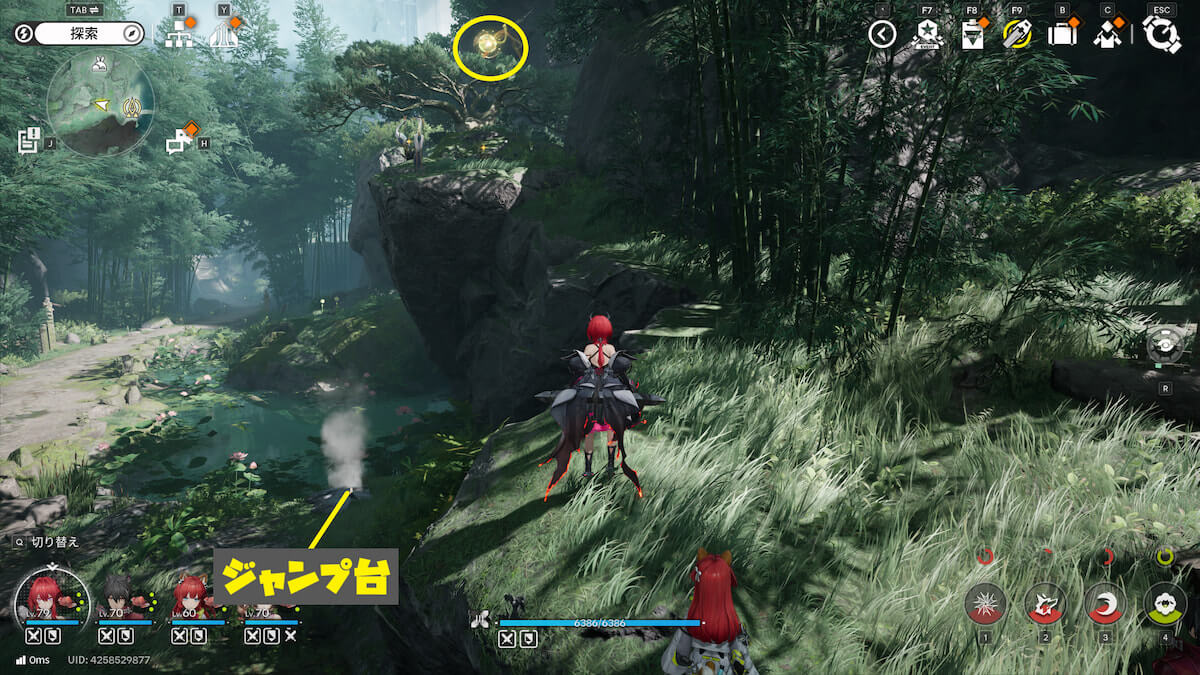Open the hierarchy tree icon menu
This screenshot has height=675, width=1200.
tap(180, 35)
